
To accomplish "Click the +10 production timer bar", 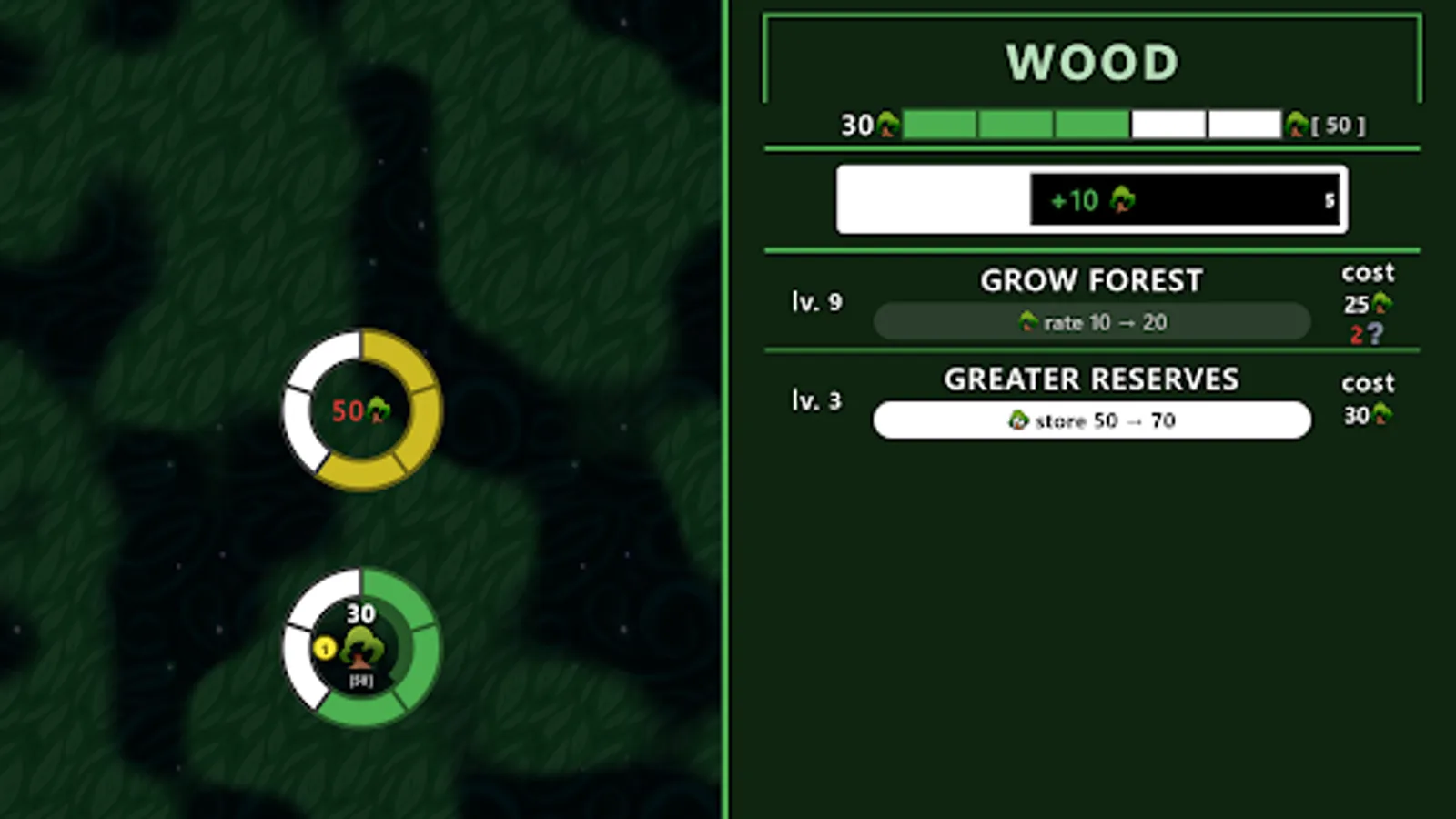I will tap(1091, 199).
